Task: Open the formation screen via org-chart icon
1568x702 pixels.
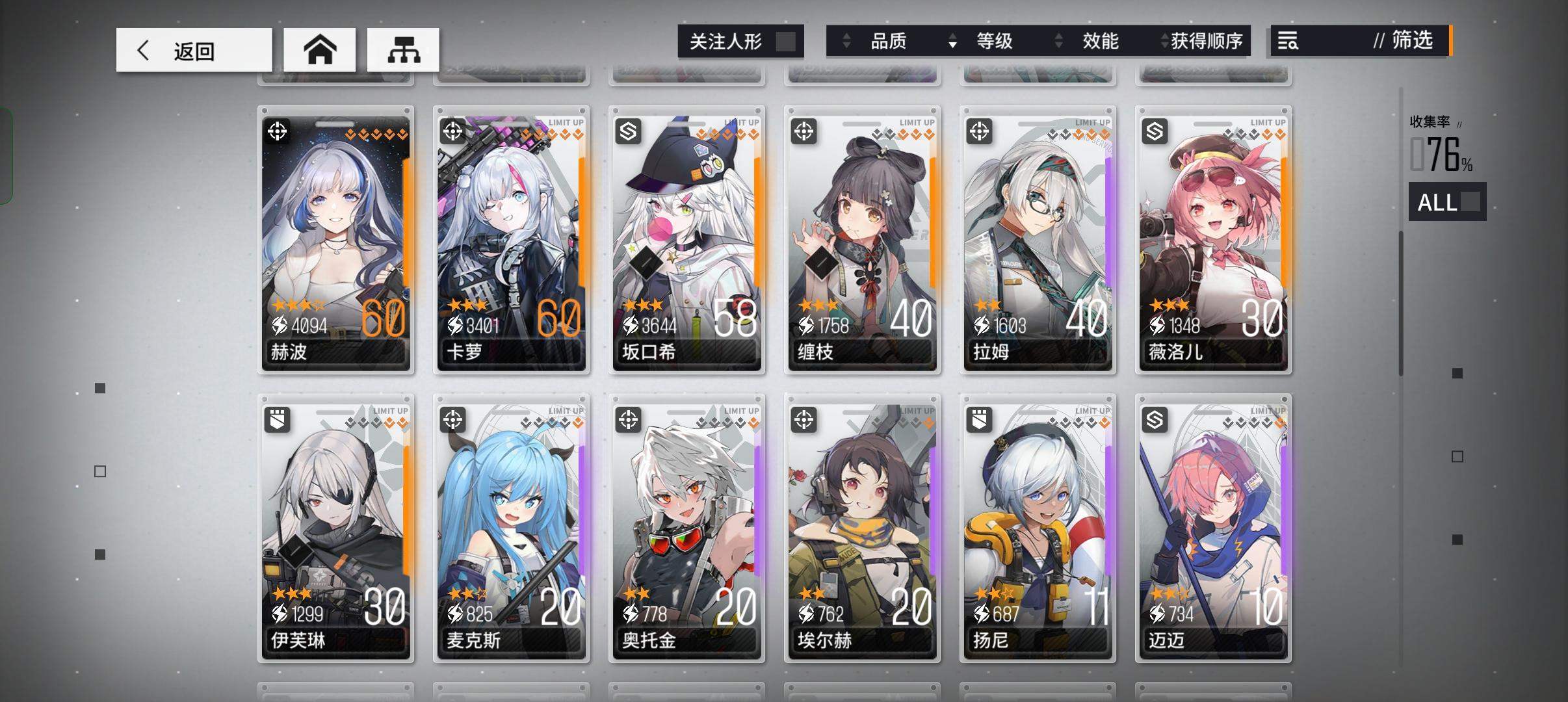Action: (x=403, y=49)
